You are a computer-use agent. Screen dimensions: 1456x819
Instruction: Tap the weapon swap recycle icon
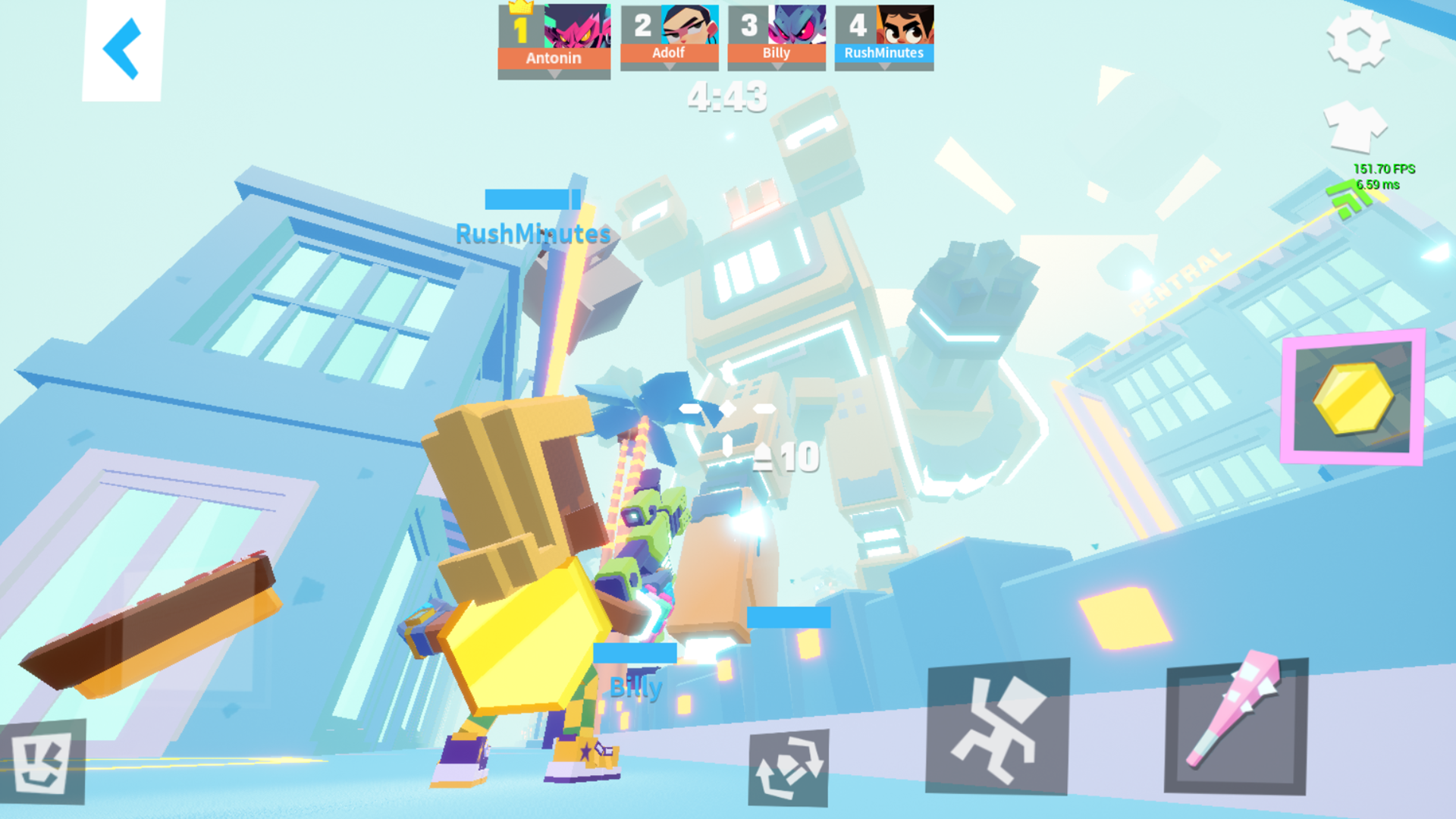789,767
